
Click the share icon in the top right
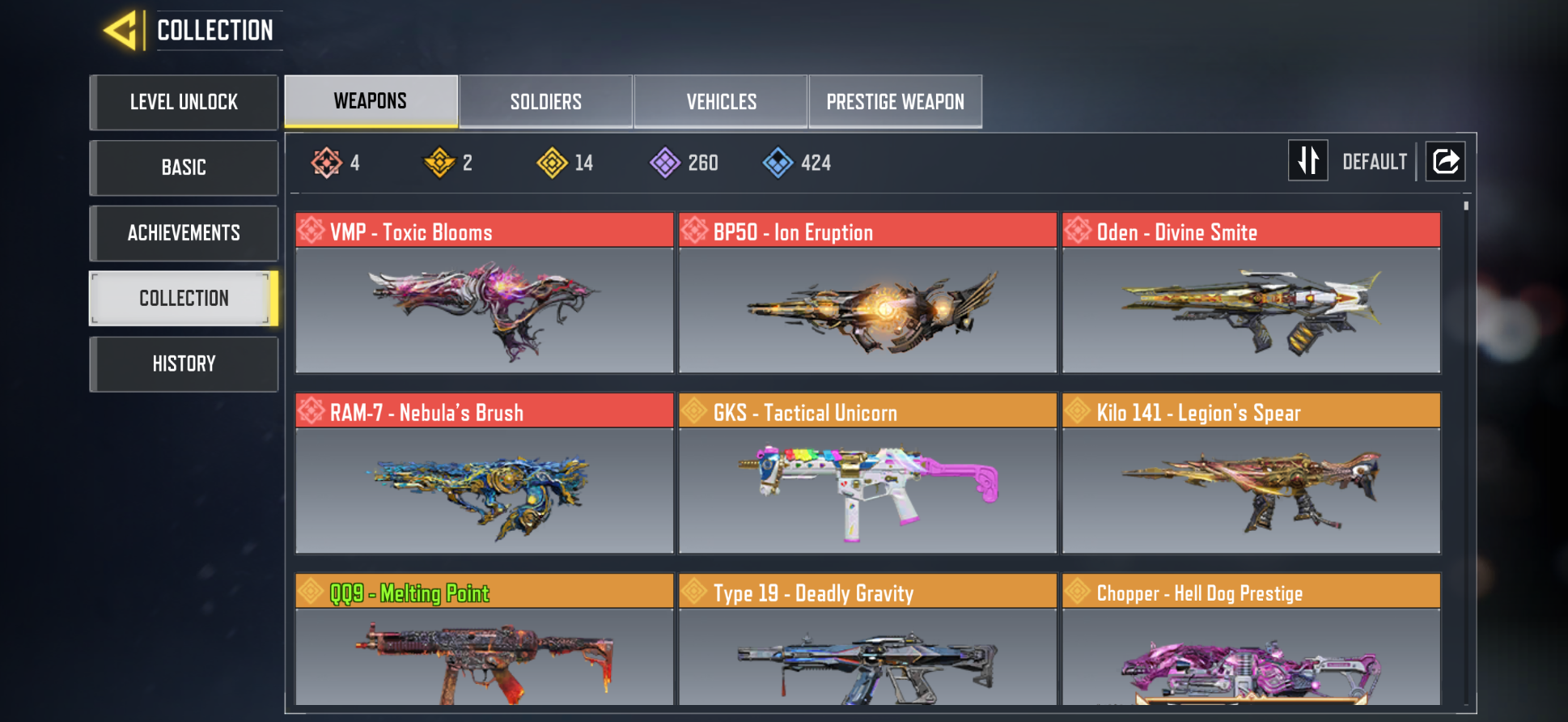(1445, 160)
